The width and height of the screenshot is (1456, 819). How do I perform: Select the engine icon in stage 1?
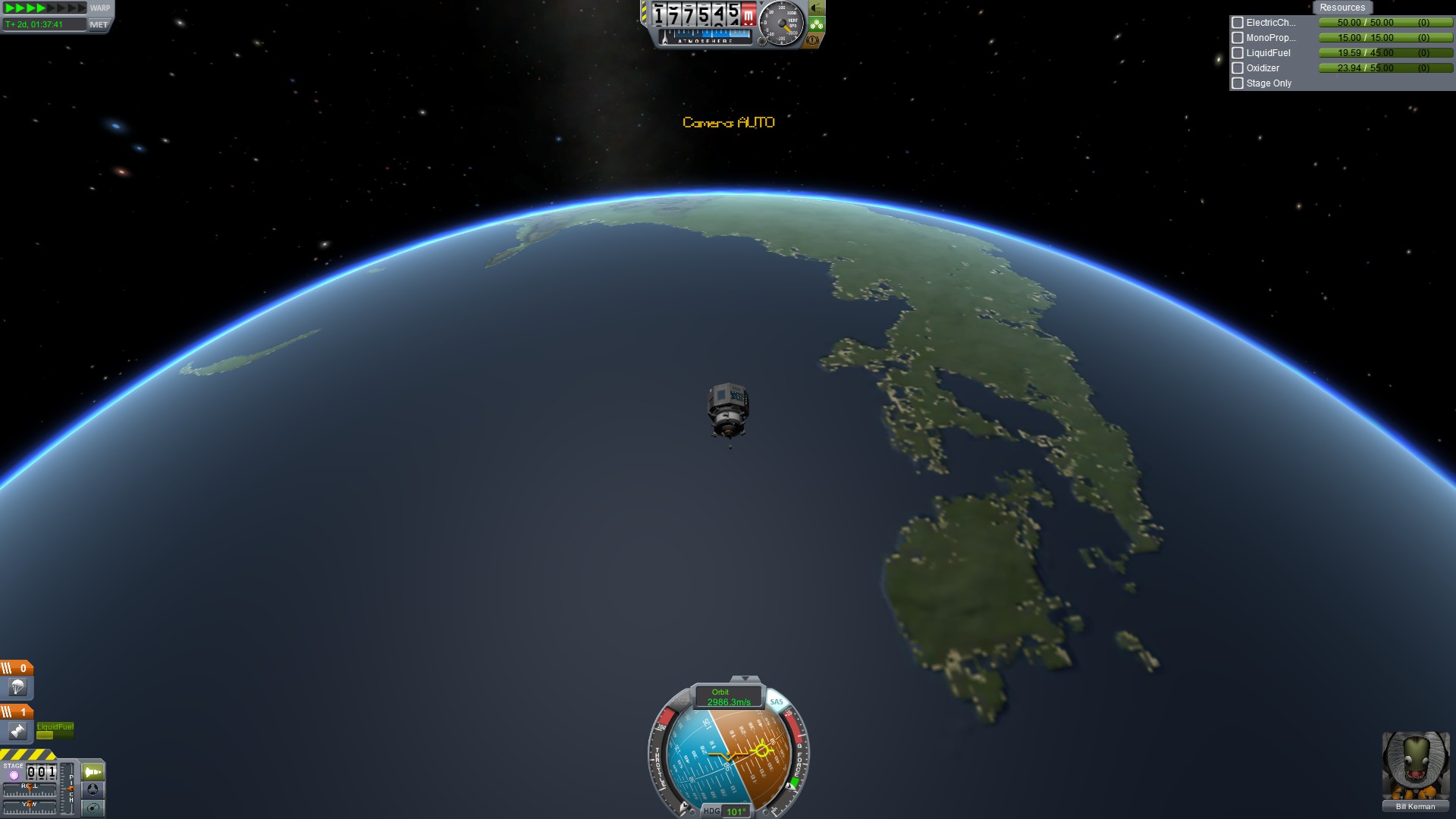tap(17, 731)
